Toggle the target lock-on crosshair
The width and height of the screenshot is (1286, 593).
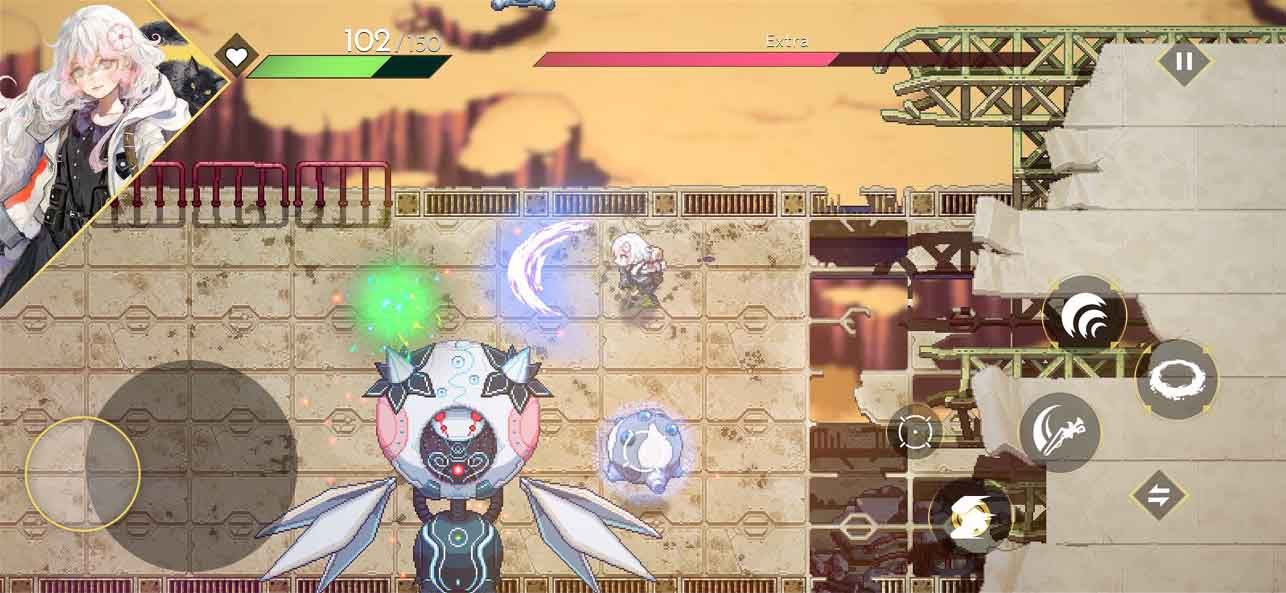point(914,432)
